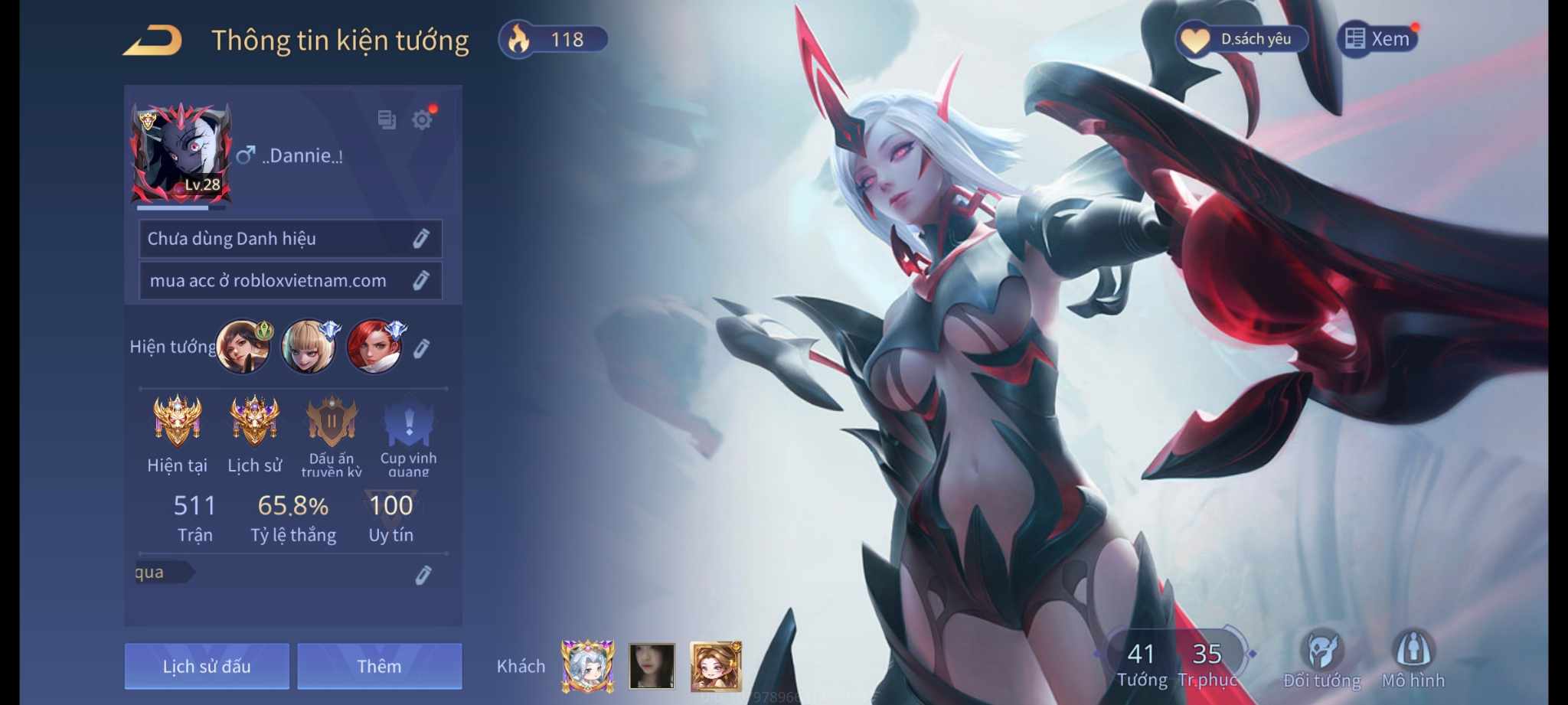Click the player avatar portrait
The height and width of the screenshot is (705, 1568).
pyautogui.click(x=181, y=153)
